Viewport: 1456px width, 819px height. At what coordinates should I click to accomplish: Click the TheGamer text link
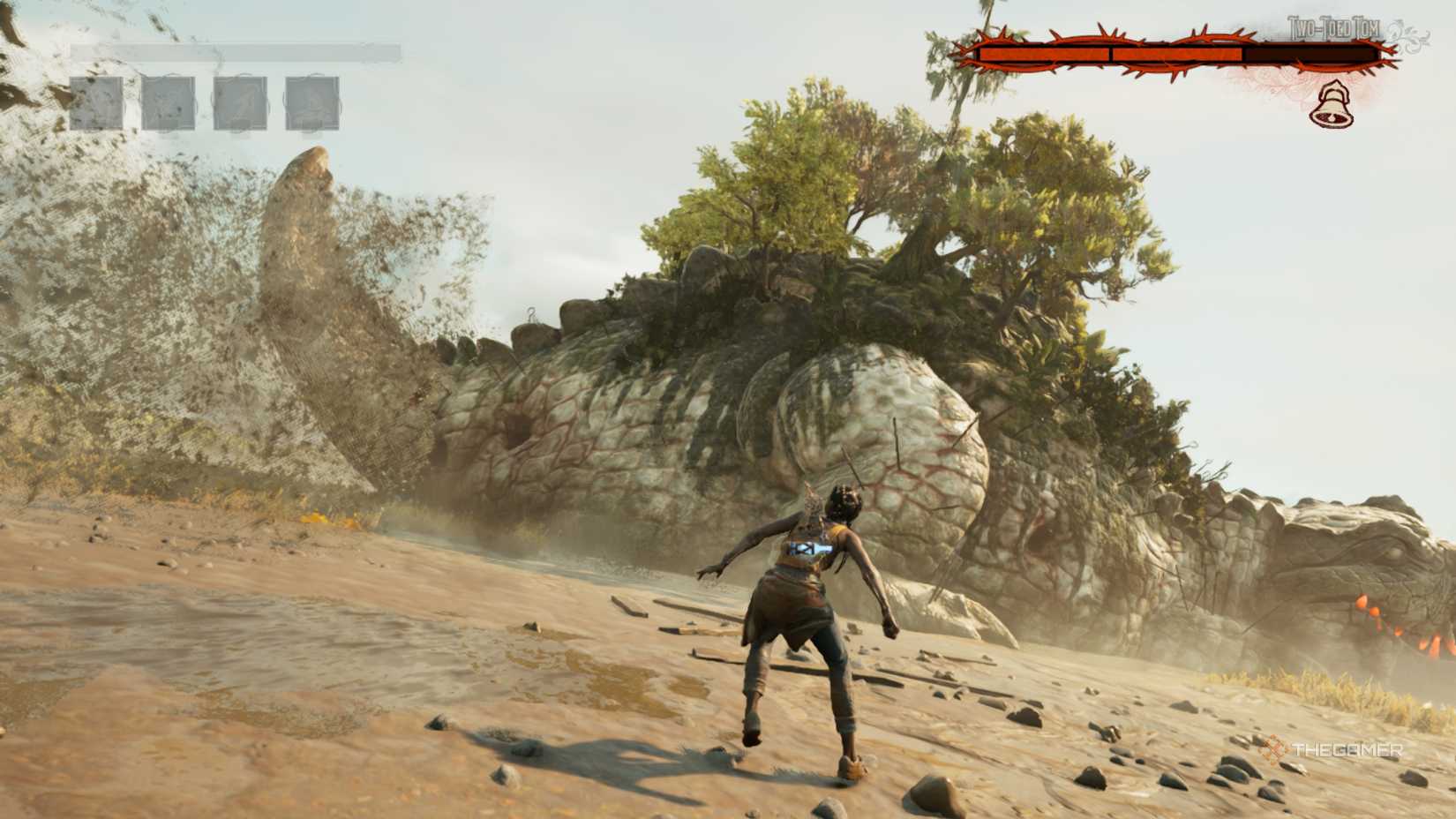coord(1346,748)
